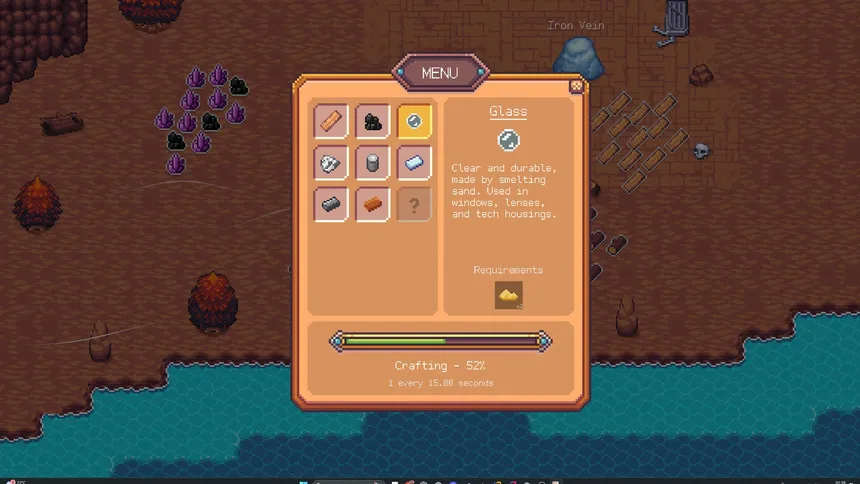Viewport: 860px width, 484px height.
Task: Select the gray cylinder recipe slot
Action: coord(373,163)
